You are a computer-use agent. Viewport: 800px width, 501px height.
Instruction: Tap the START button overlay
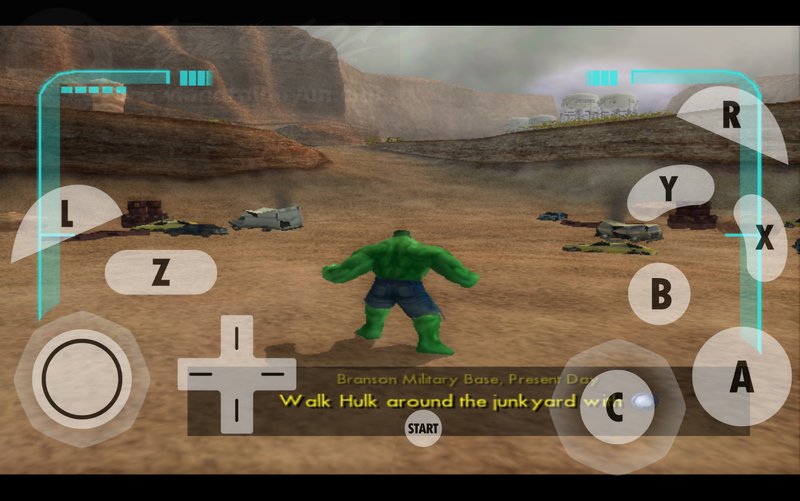click(x=423, y=429)
